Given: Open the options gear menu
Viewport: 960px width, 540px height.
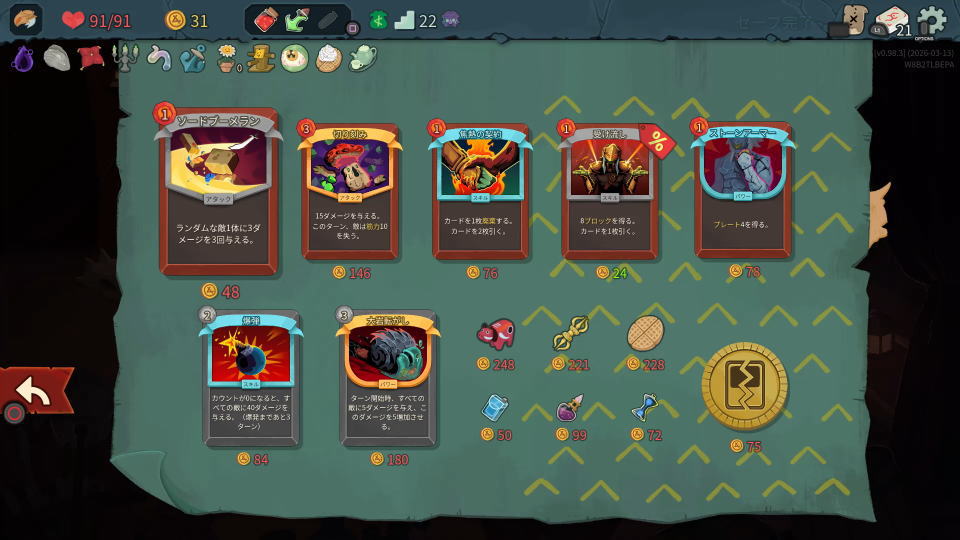Looking at the screenshot, I should pyautogui.click(x=931, y=20).
